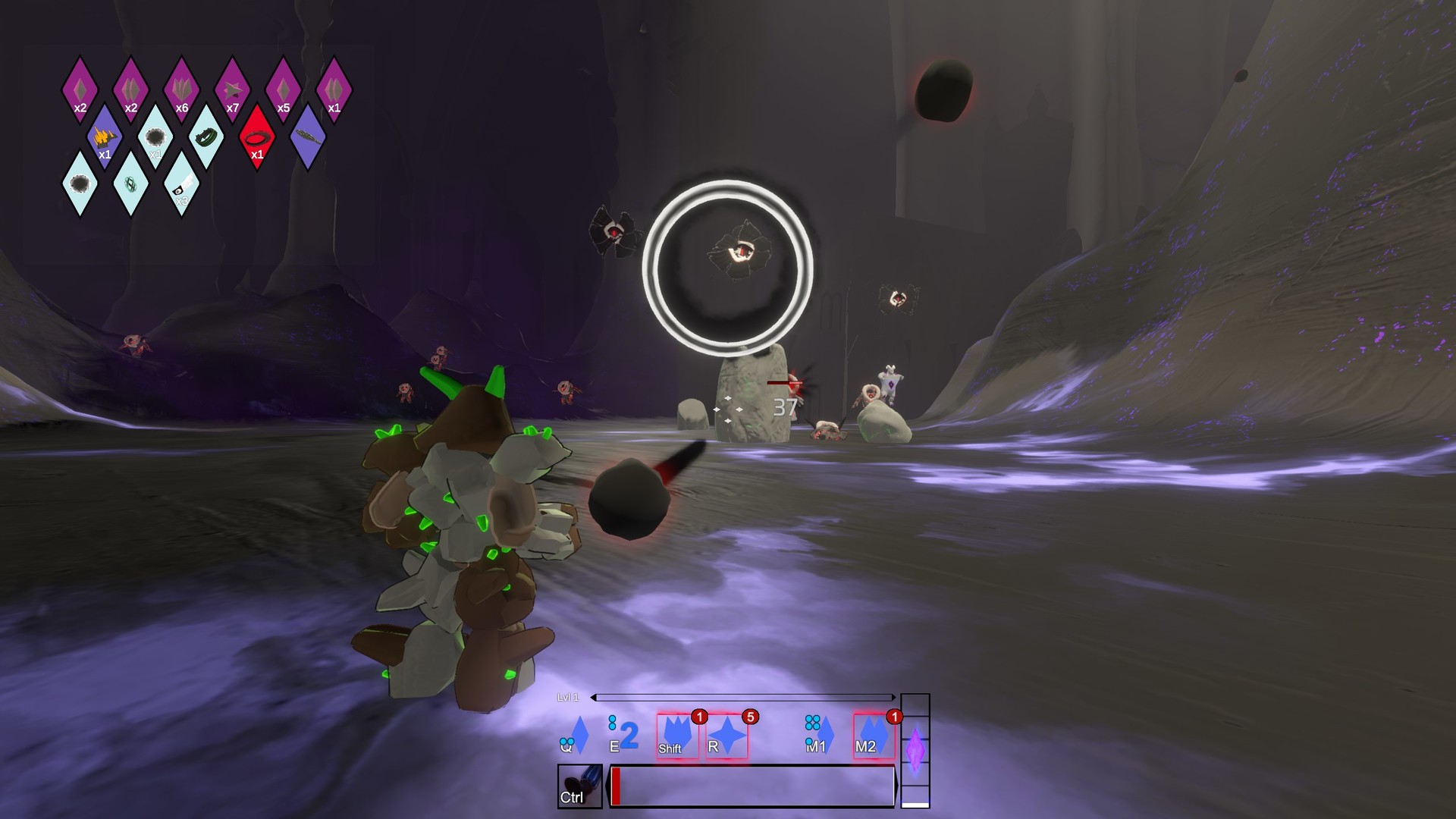The height and width of the screenshot is (819, 1456).
Task: Click the white feather pickup showing x3
Action: tap(184, 185)
